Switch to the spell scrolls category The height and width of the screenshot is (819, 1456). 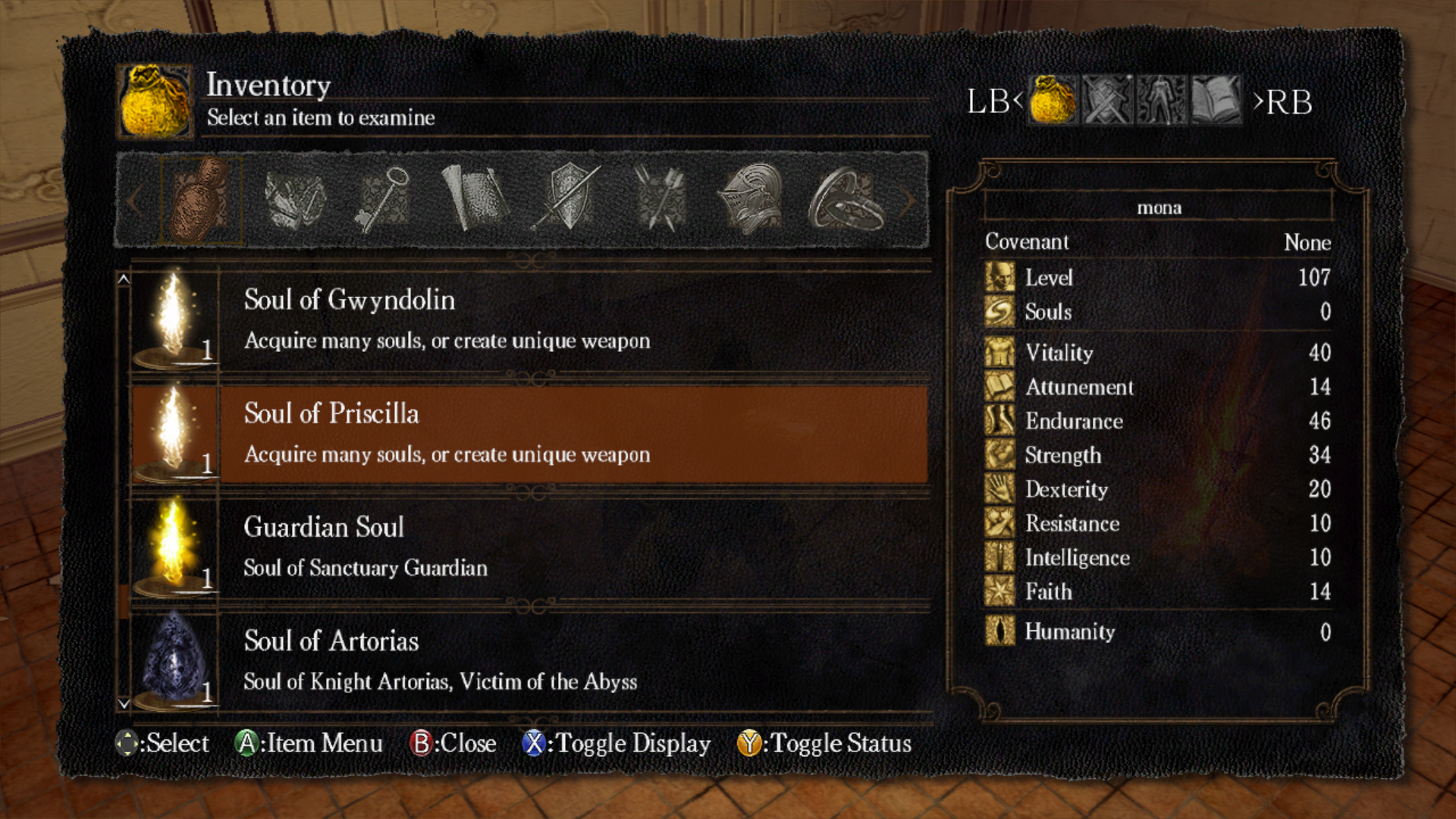(475, 200)
